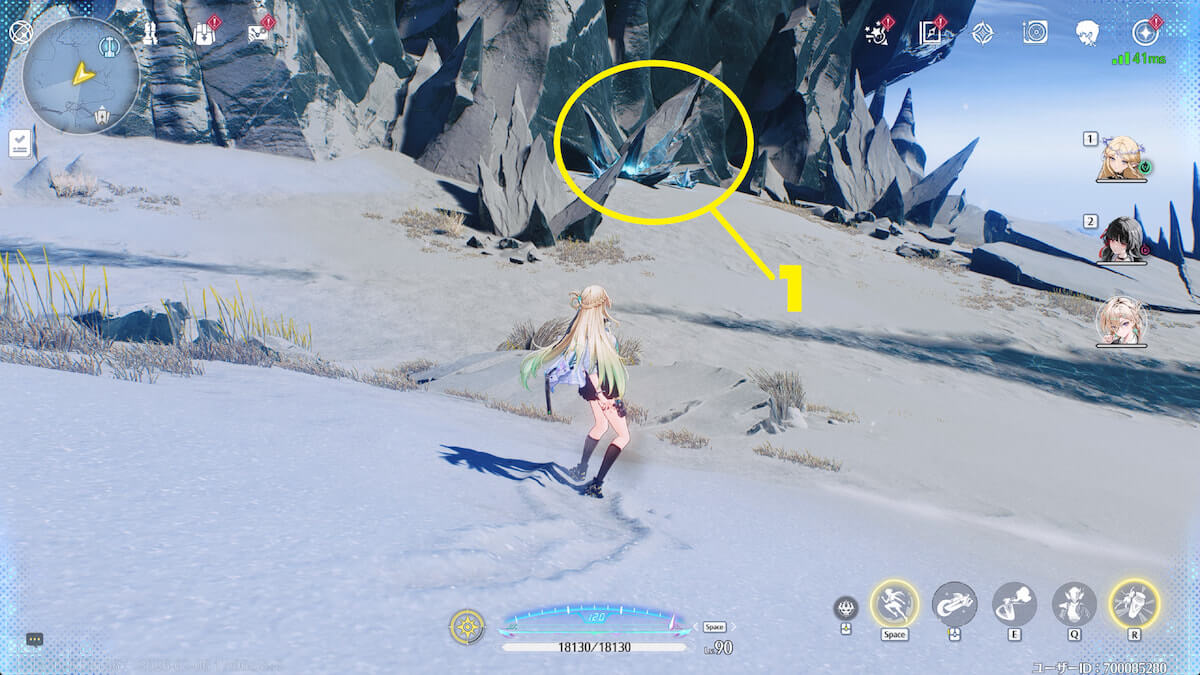Open the four-point star diamond icon
Screen dimensions: 1200x675
click(x=982, y=33)
